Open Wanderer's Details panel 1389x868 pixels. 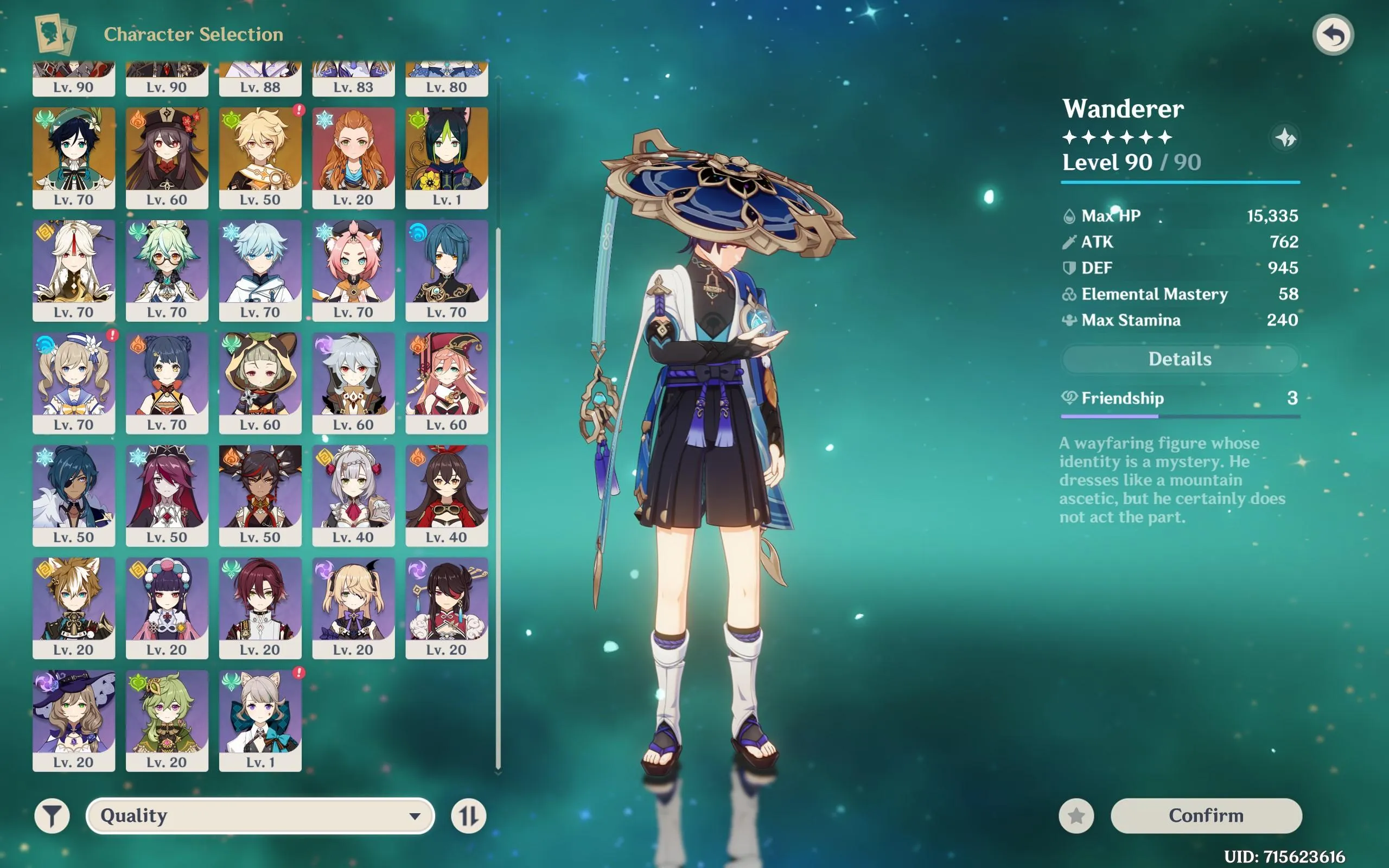click(x=1179, y=359)
